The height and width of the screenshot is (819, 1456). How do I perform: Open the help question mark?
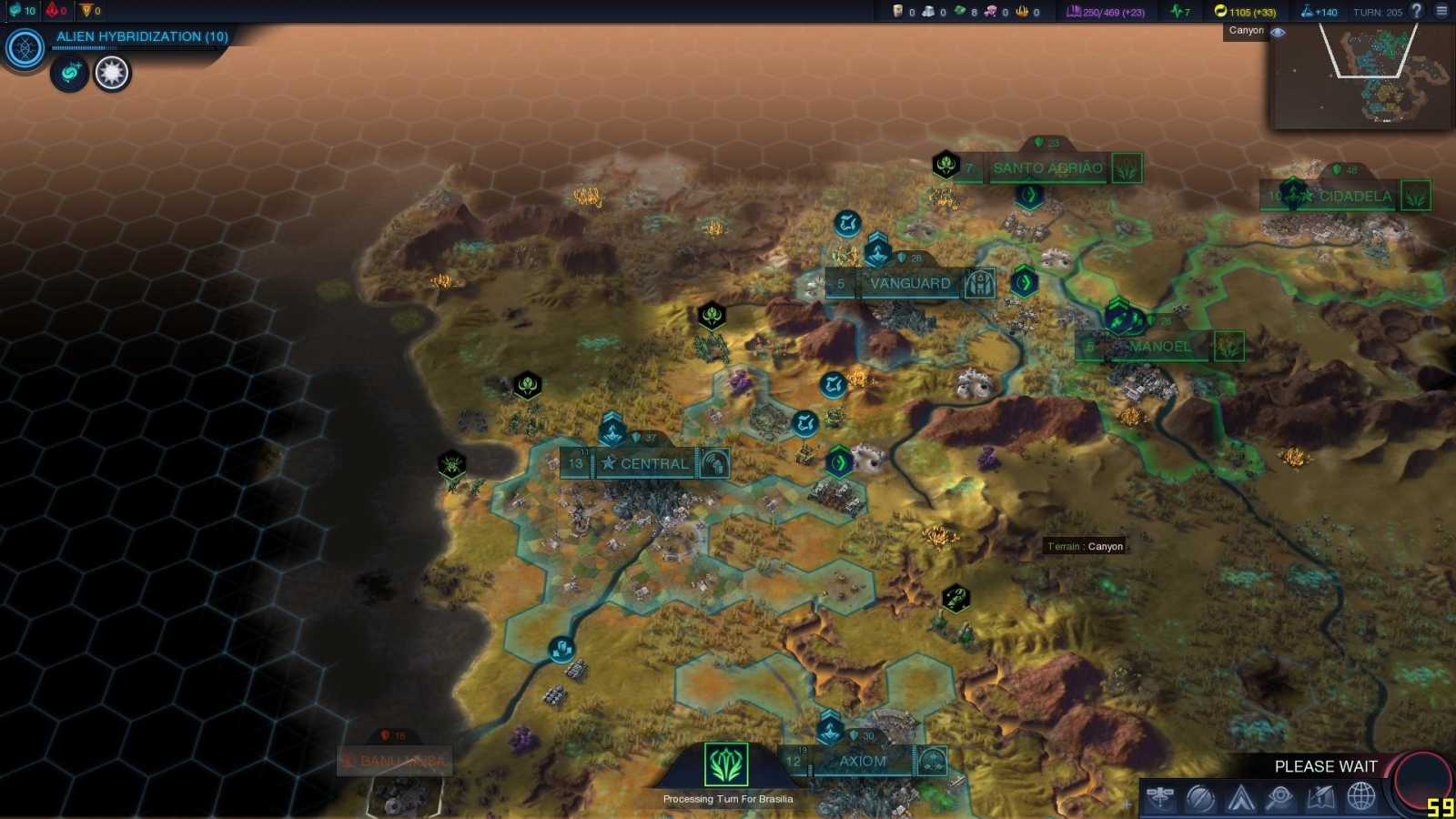(1416, 12)
